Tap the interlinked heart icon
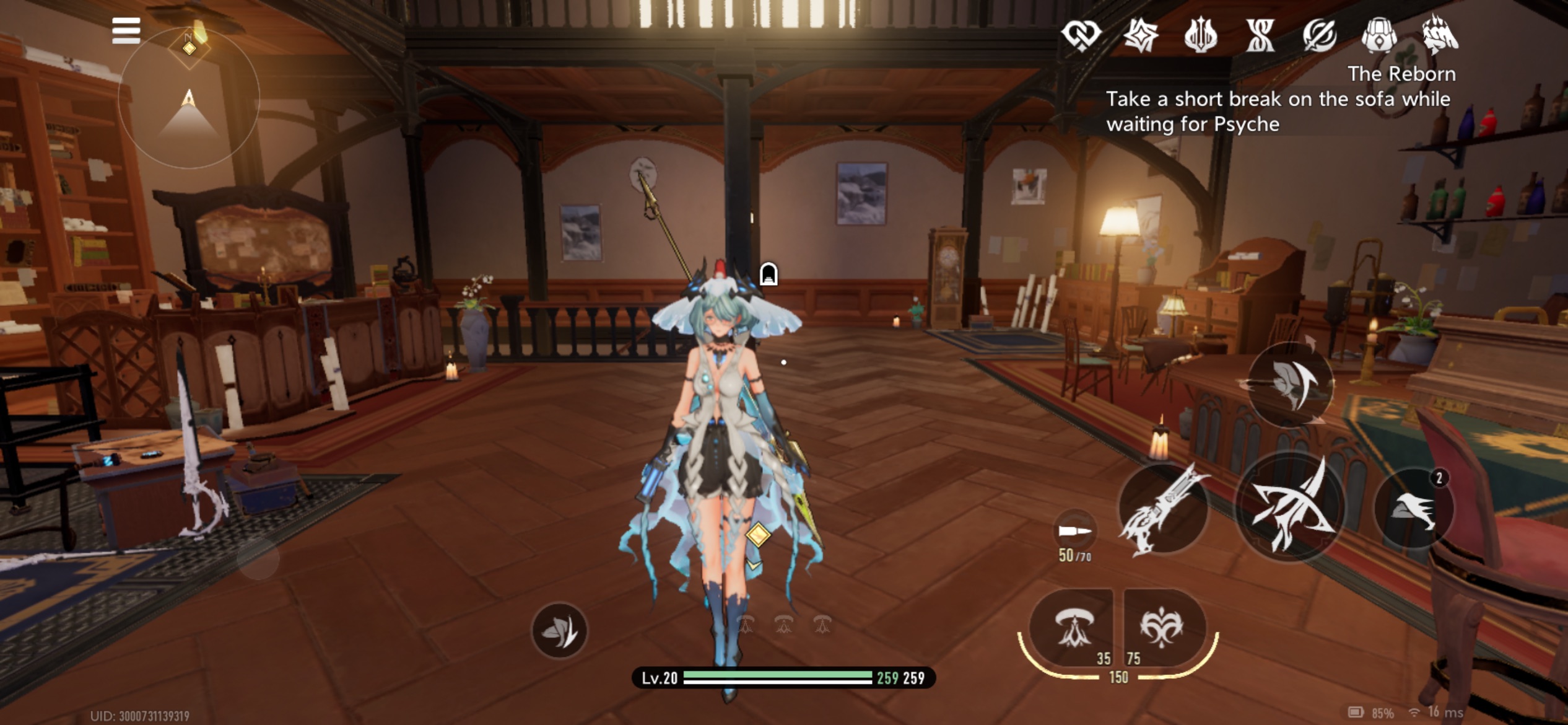This screenshot has width=1568, height=725. click(1081, 35)
